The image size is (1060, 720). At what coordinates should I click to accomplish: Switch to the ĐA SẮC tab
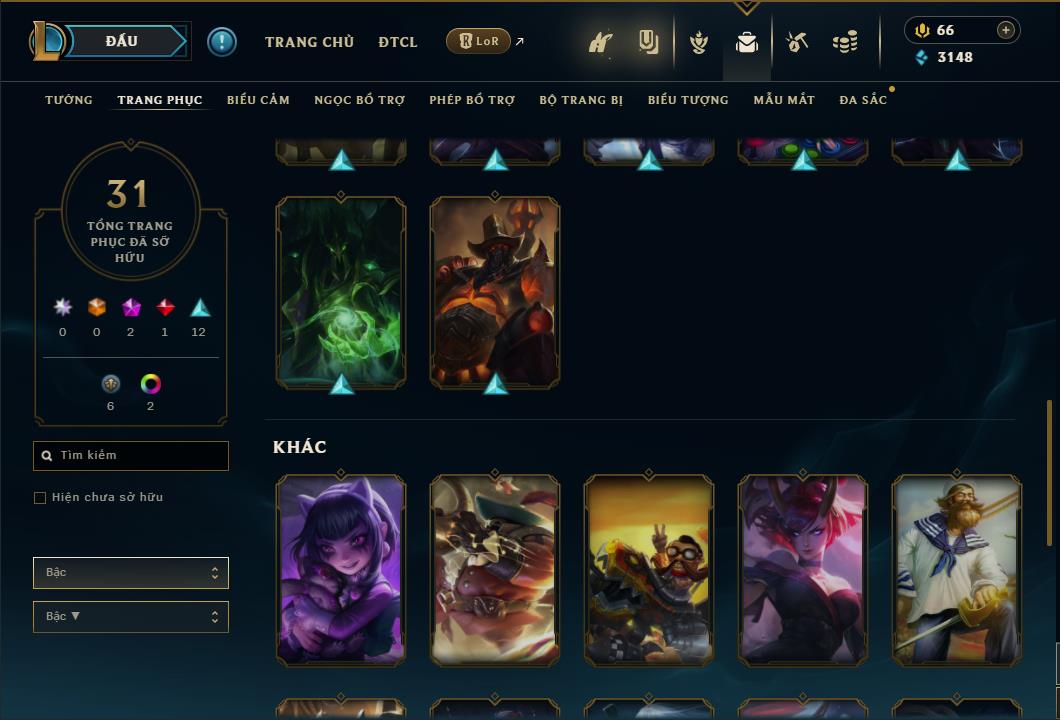pyautogui.click(x=863, y=100)
